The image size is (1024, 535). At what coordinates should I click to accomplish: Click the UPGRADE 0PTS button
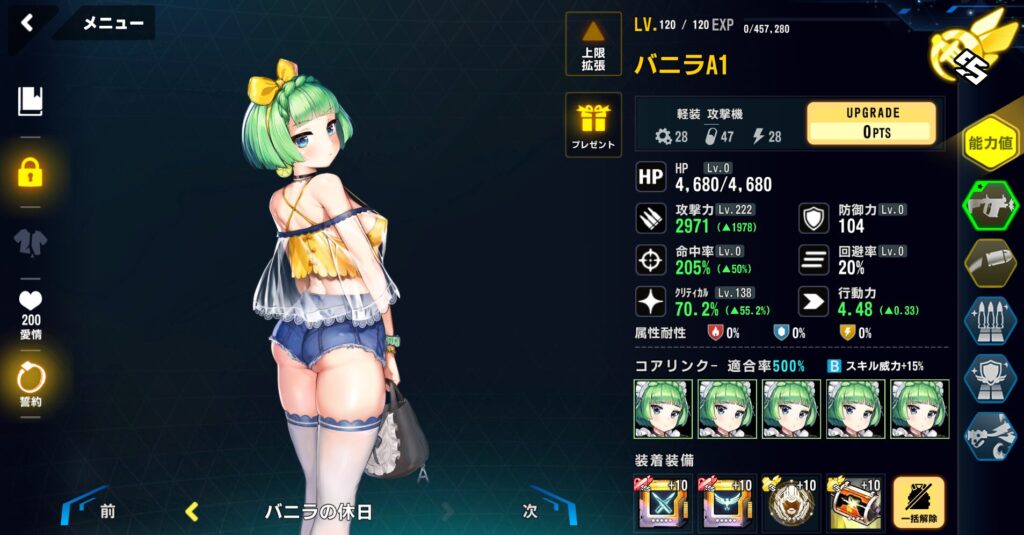click(x=871, y=123)
